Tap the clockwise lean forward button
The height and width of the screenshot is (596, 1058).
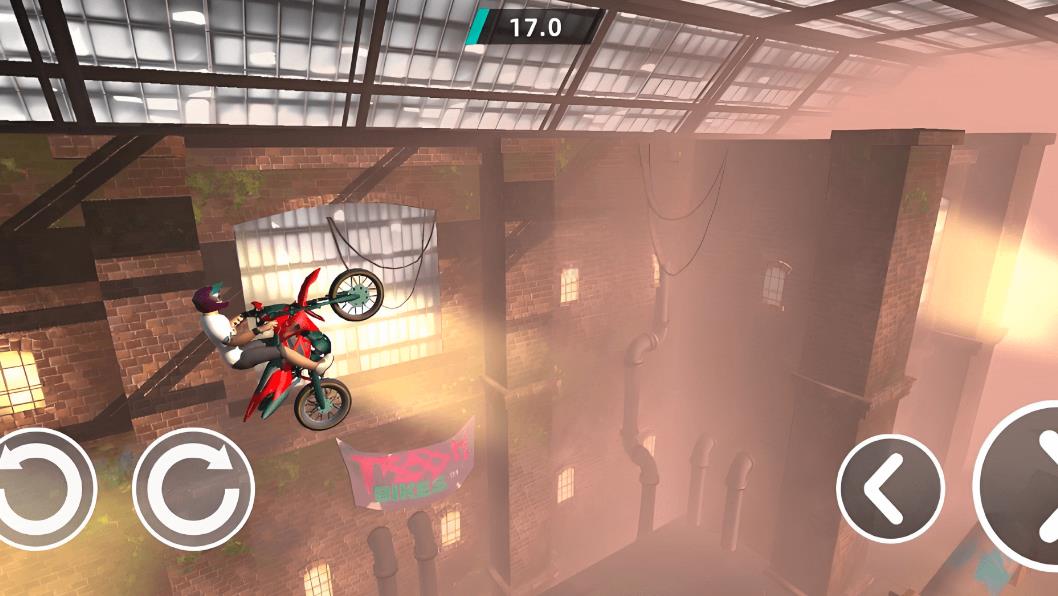pos(193,489)
